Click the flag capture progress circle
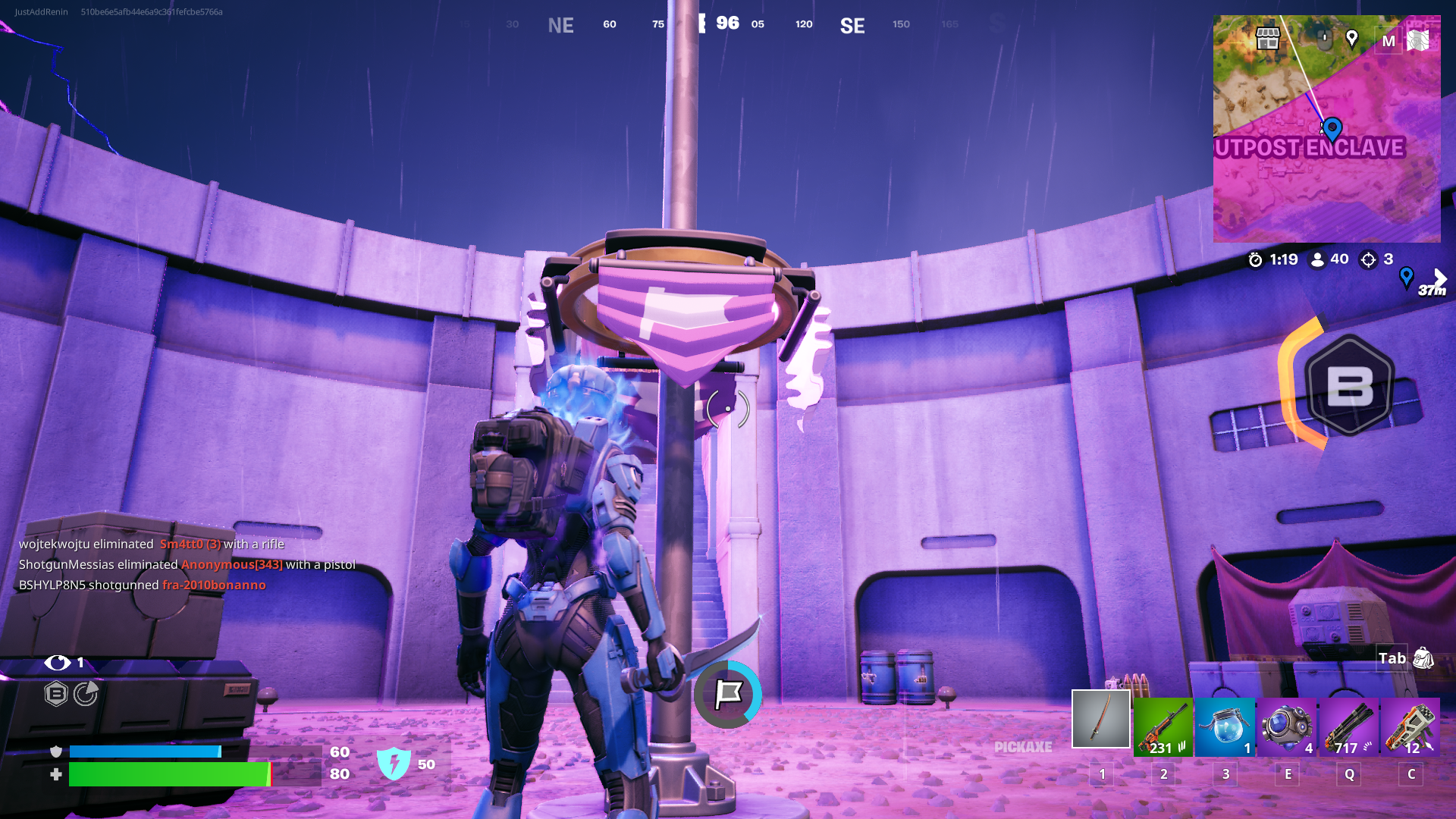Image resolution: width=1456 pixels, height=819 pixels. 727,693
